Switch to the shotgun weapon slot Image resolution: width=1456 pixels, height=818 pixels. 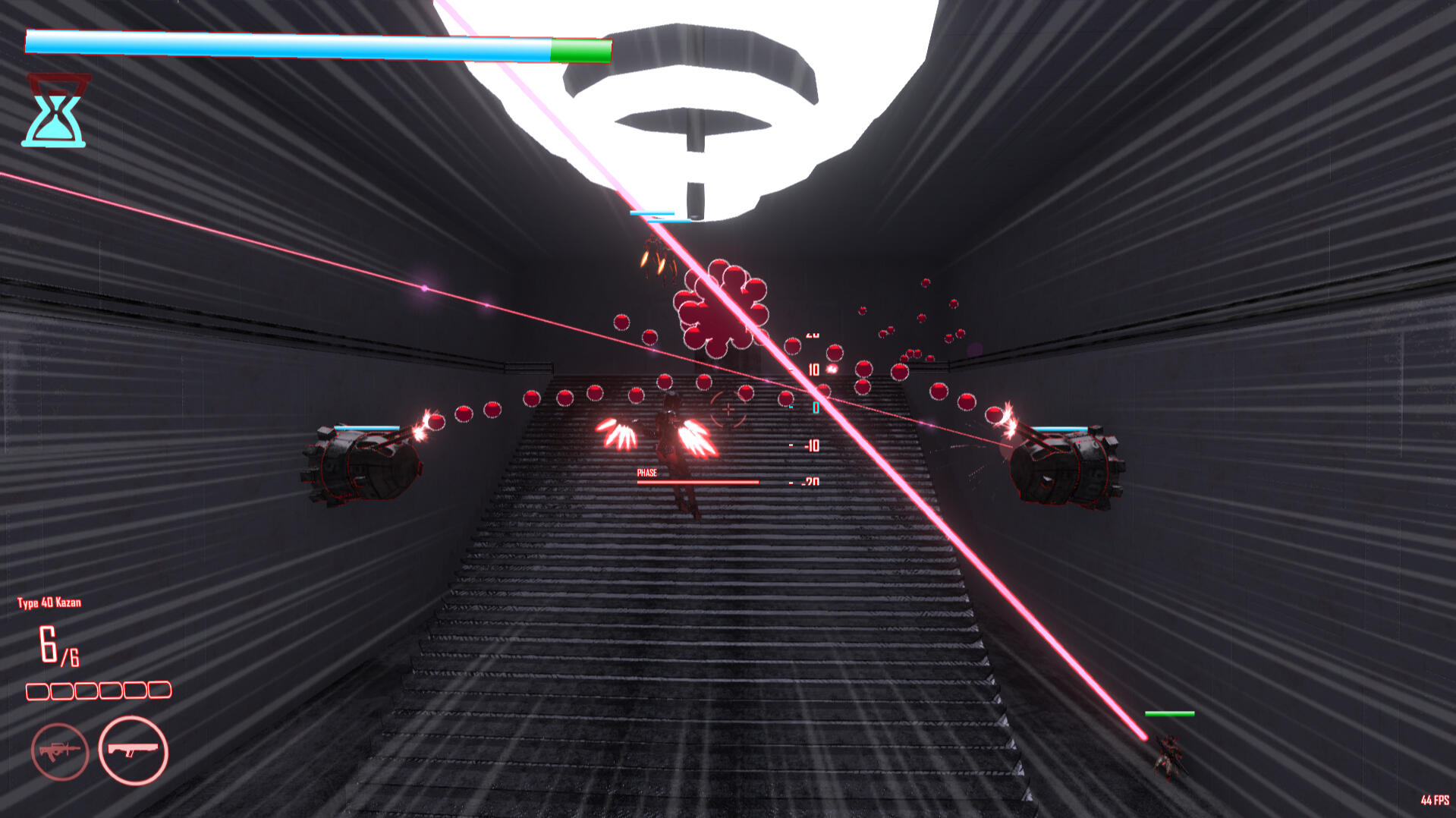pyautogui.click(x=134, y=750)
